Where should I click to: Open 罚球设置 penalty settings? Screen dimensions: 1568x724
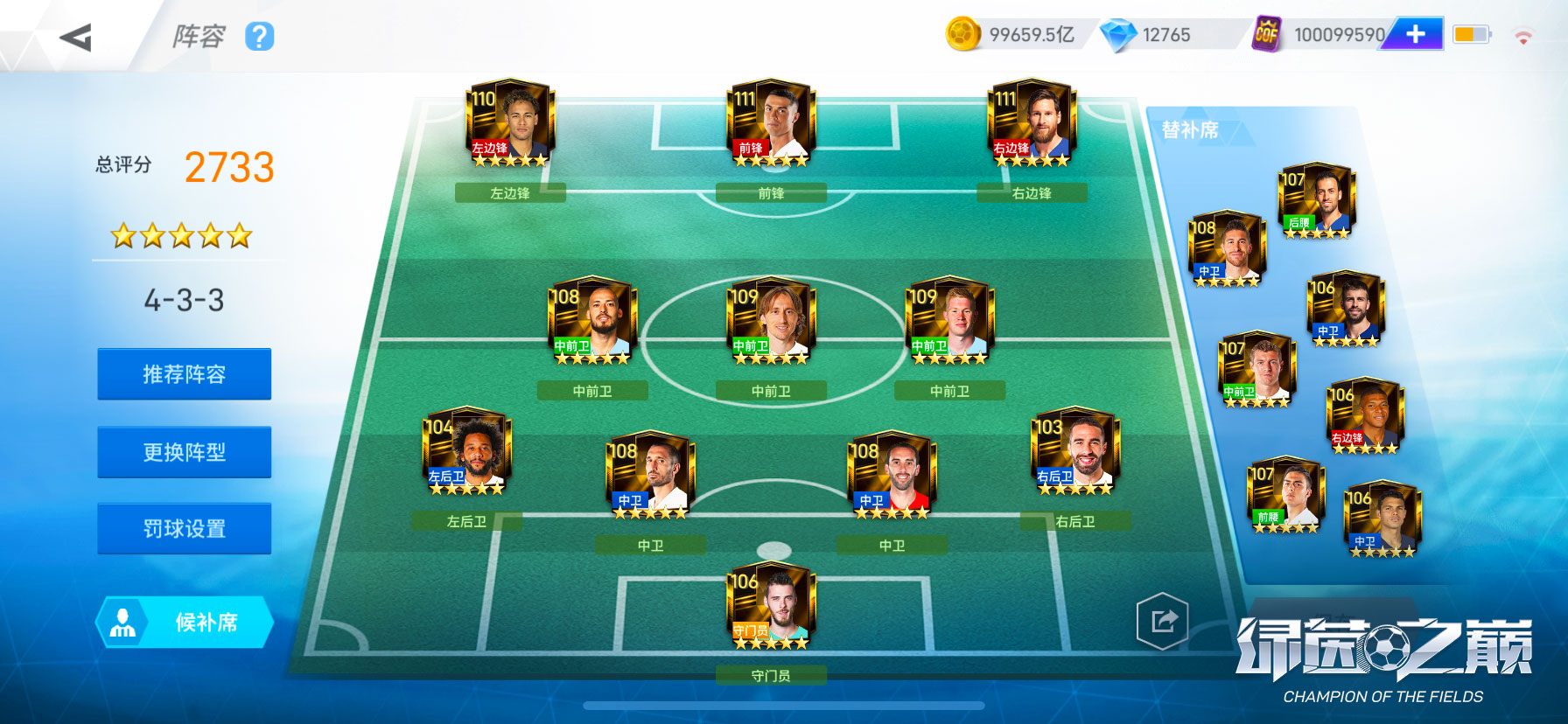coord(184,528)
